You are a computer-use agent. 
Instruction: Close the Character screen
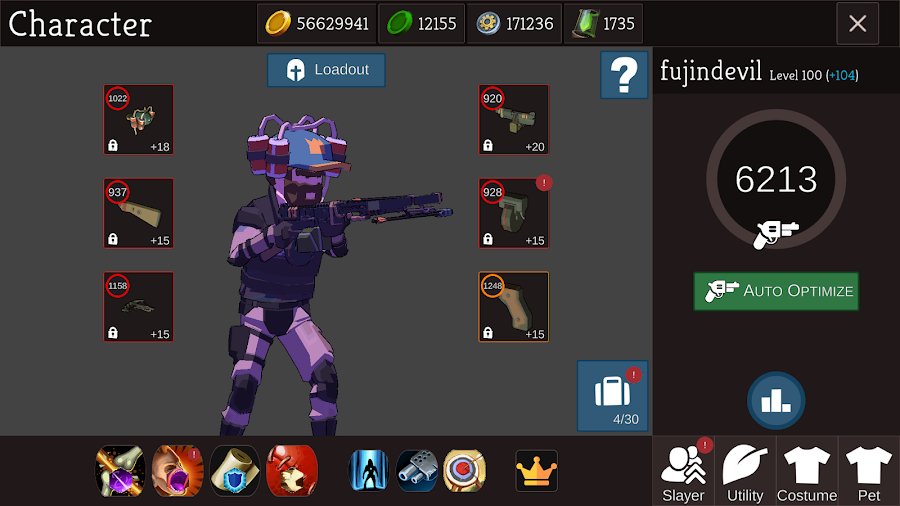pos(857,24)
